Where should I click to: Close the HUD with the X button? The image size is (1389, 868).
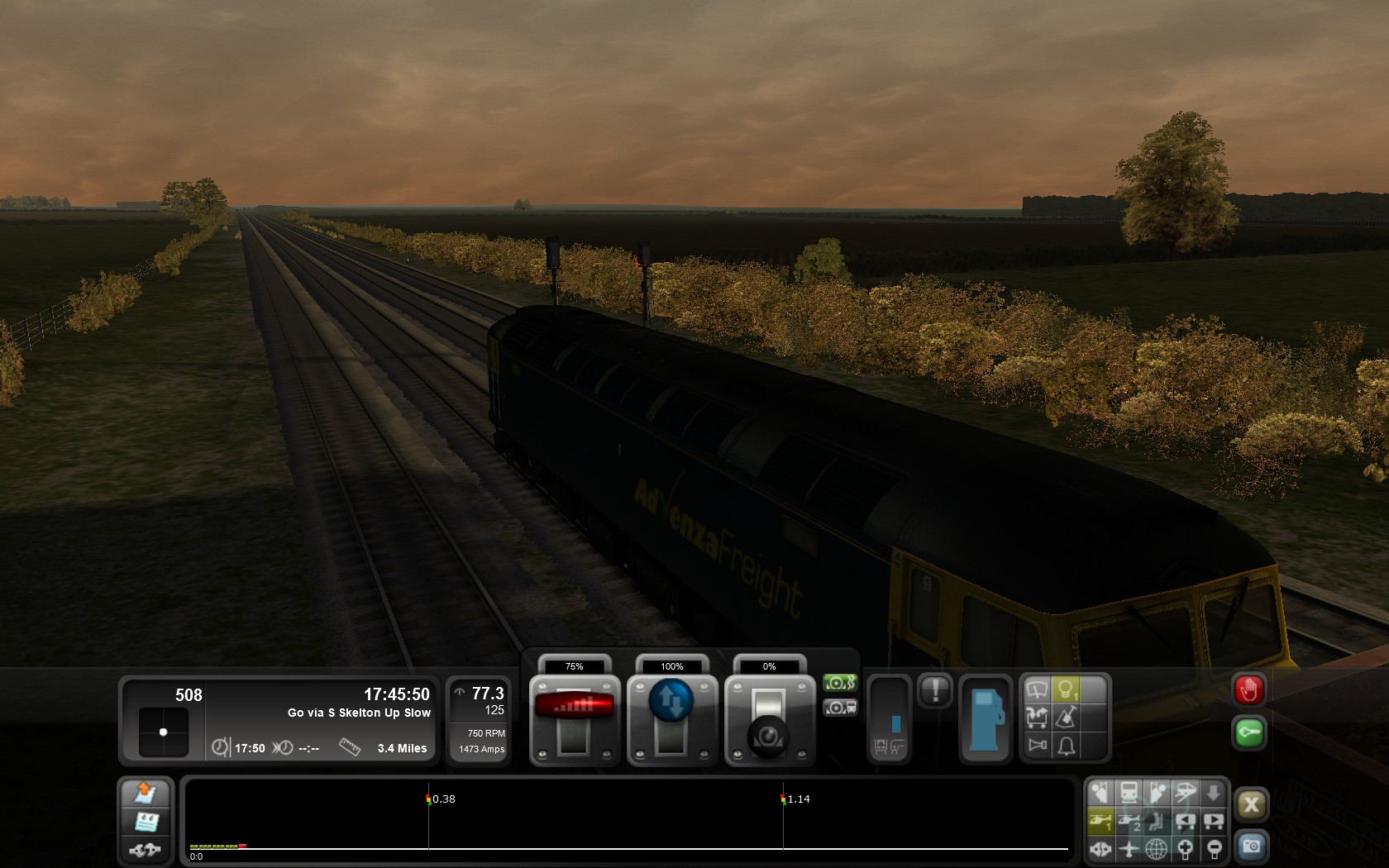[x=1251, y=804]
